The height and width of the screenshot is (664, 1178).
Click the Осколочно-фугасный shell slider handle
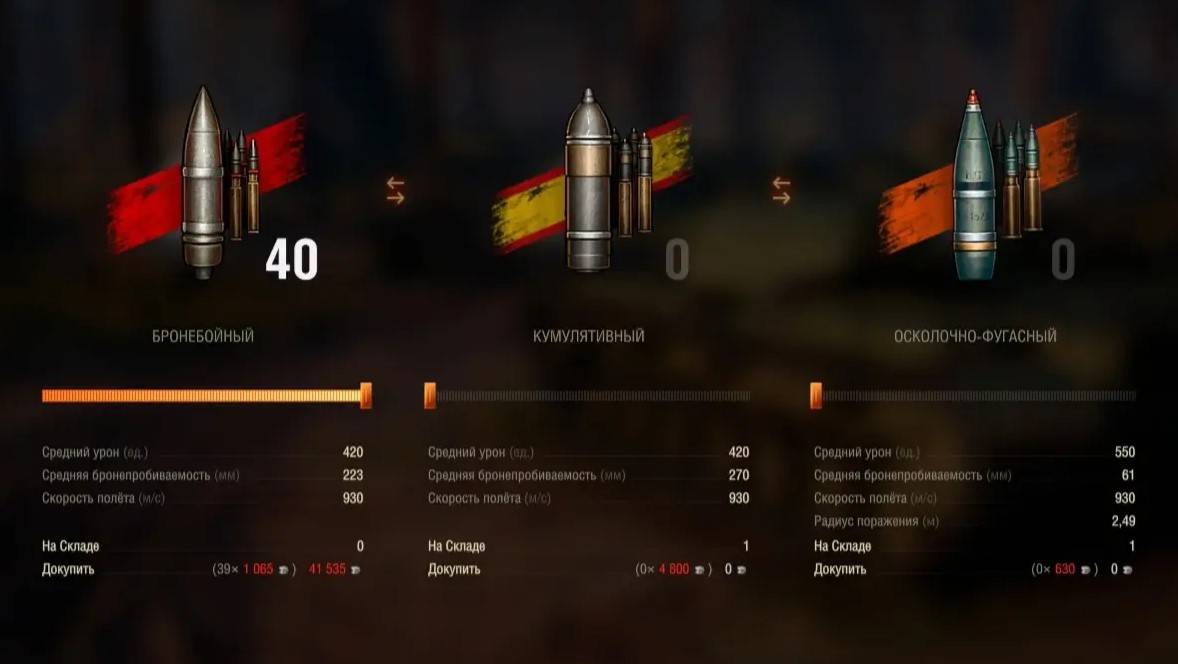(x=816, y=396)
